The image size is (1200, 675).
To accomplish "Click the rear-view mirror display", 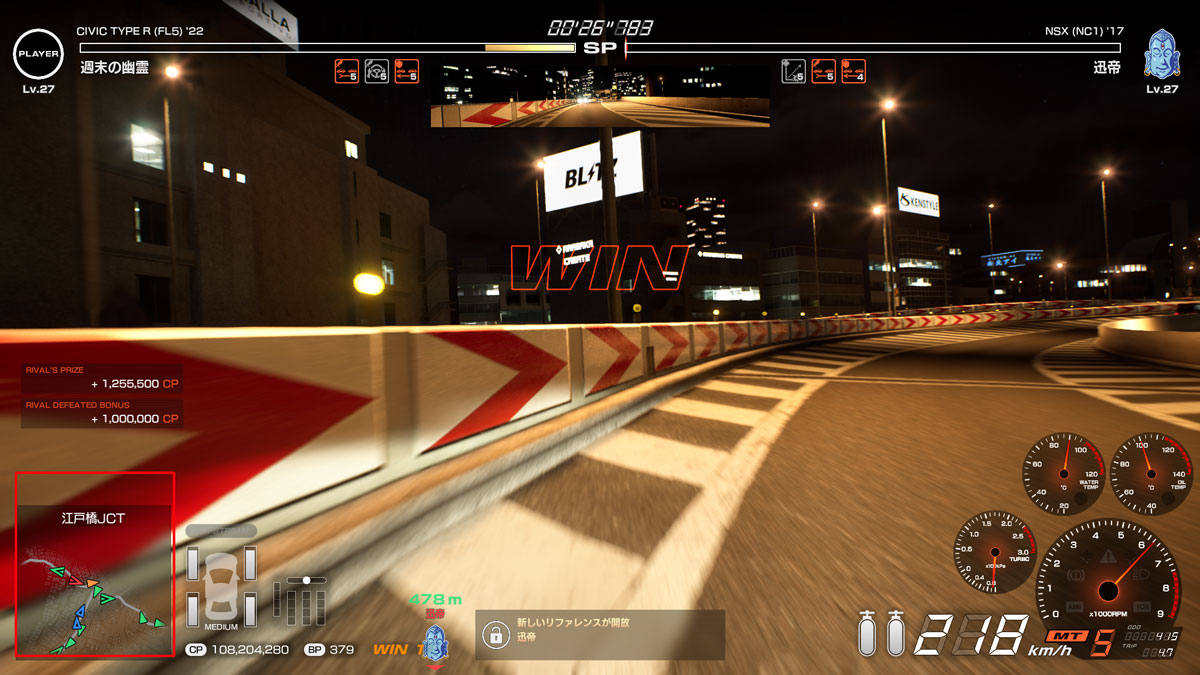I will click(600, 97).
